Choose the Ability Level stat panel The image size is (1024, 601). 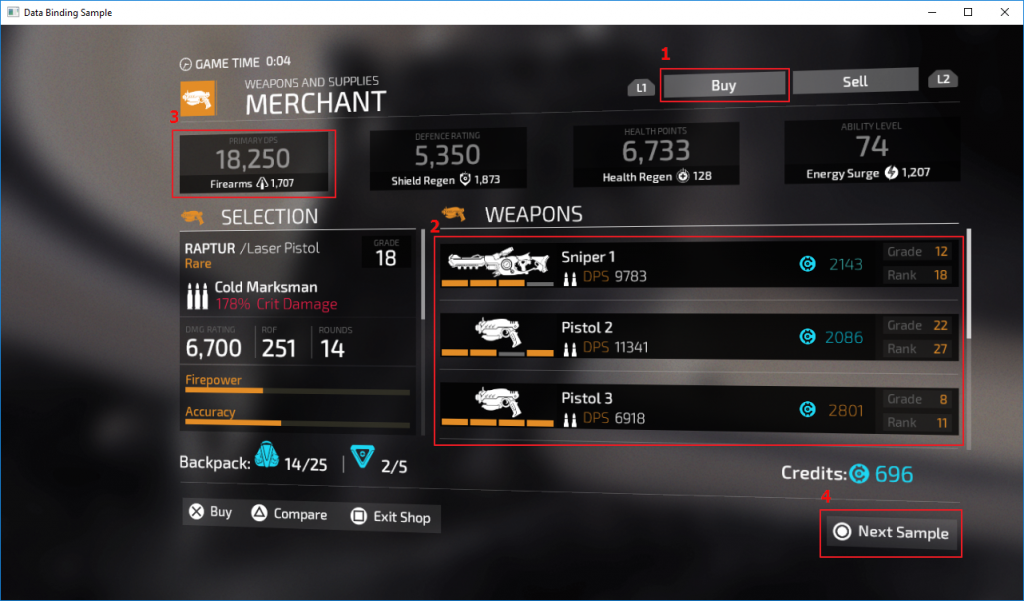[x=871, y=153]
